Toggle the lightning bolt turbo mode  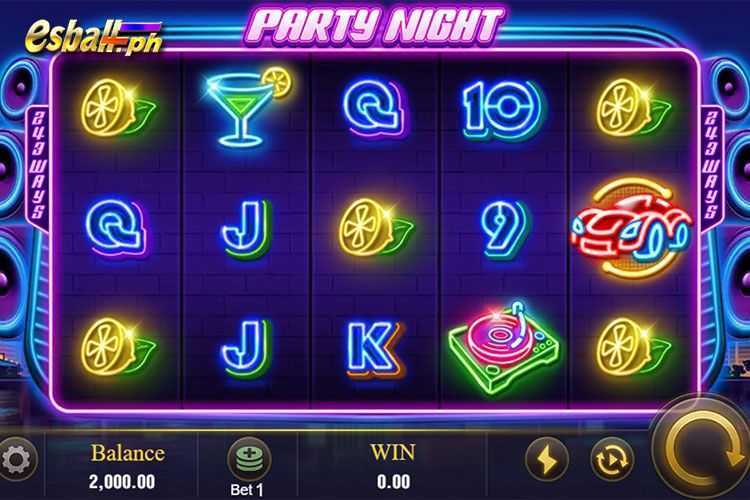tap(546, 459)
